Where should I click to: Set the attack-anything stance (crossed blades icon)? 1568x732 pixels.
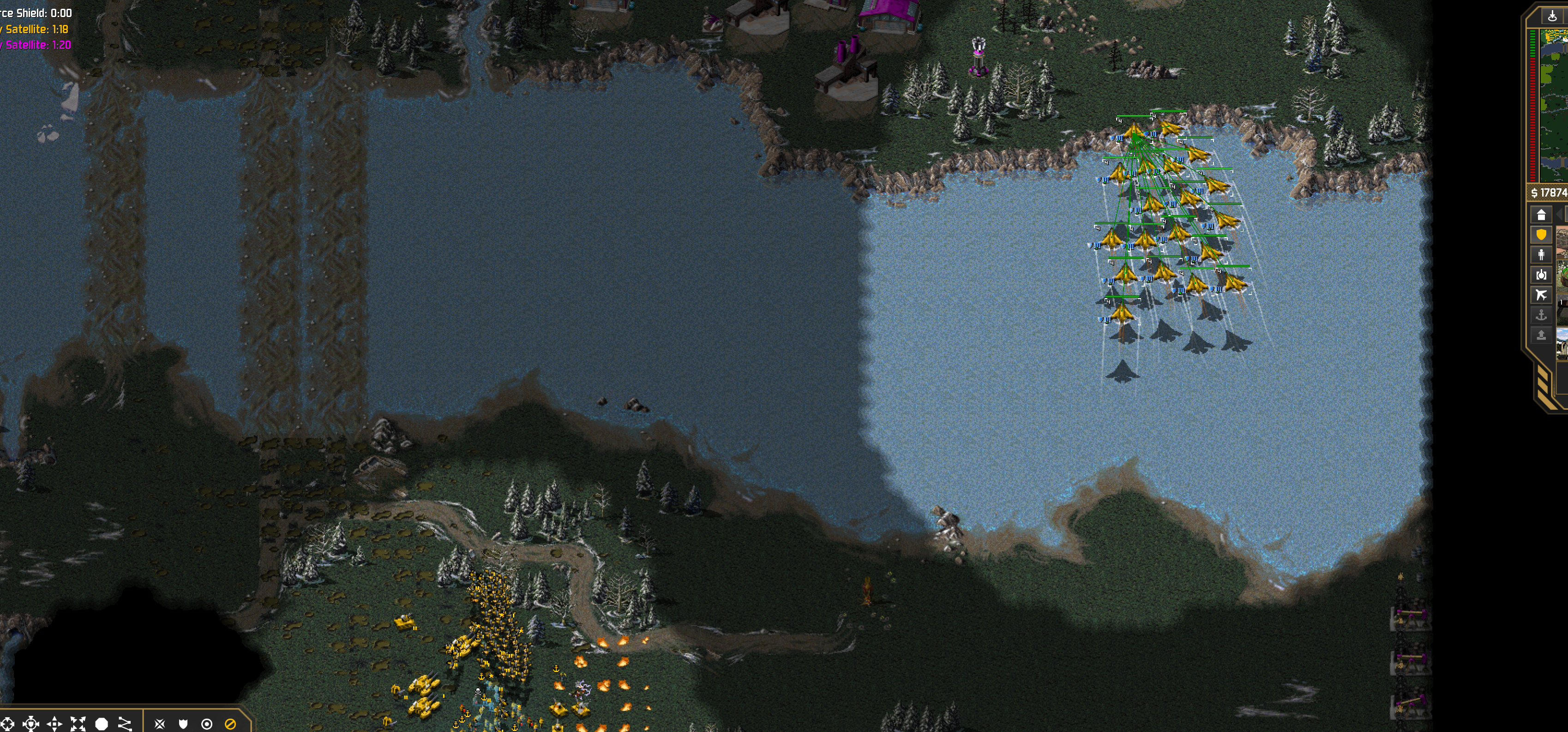click(160, 724)
